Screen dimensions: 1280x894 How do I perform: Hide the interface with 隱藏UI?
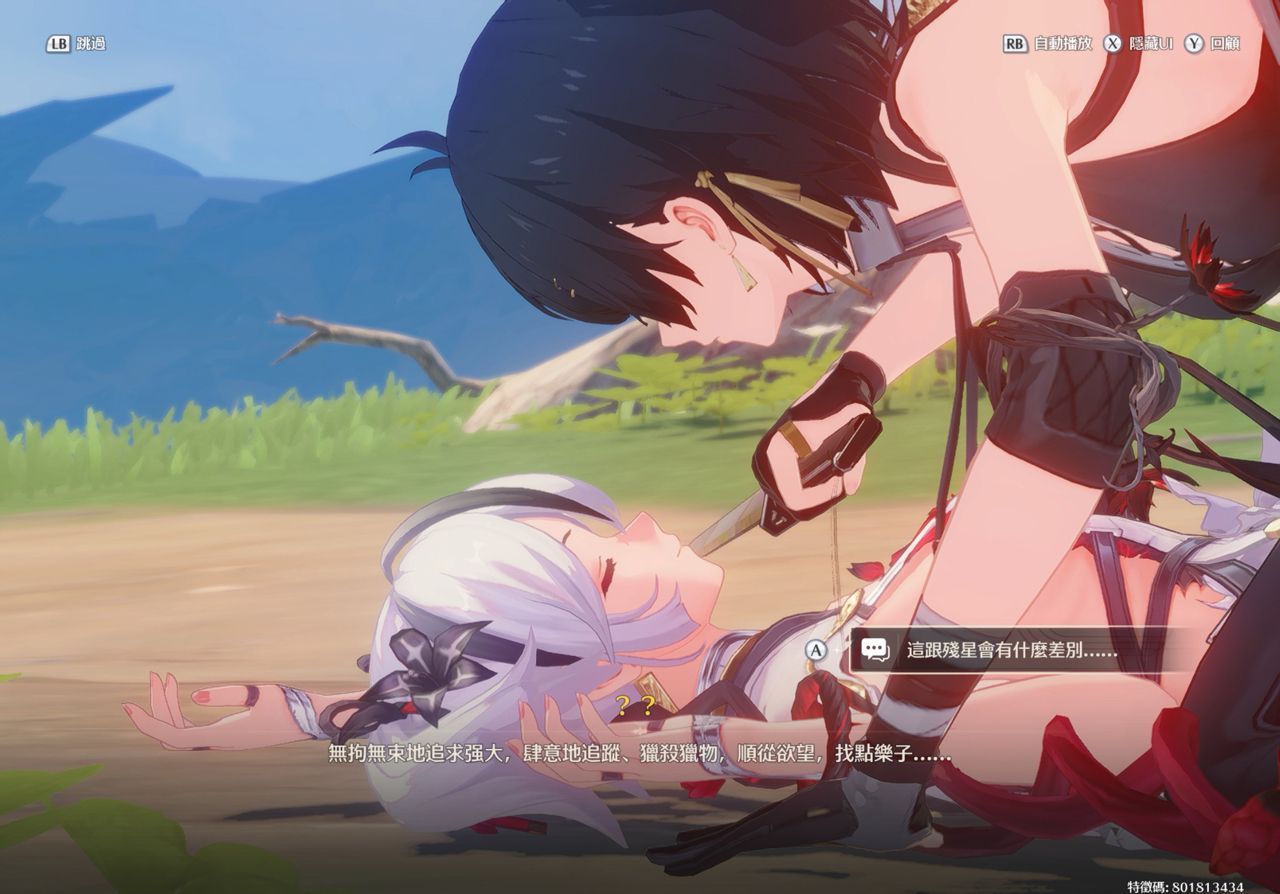pos(1138,44)
